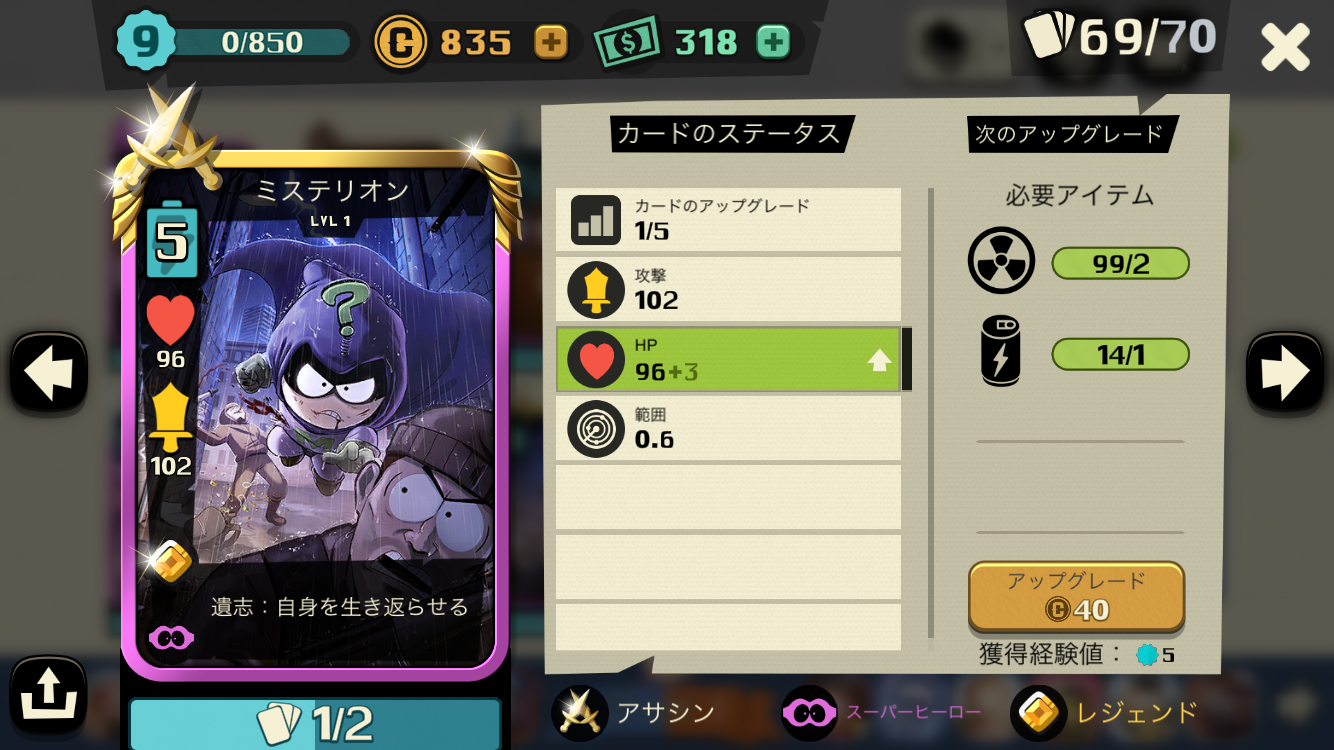Show the next card

coord(1285,371)
